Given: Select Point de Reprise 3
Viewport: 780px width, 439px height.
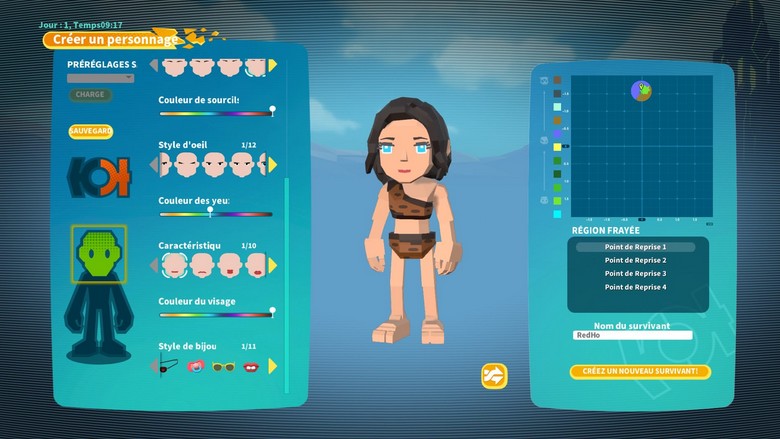Looking at the screenshot, I should click(635, 273).
